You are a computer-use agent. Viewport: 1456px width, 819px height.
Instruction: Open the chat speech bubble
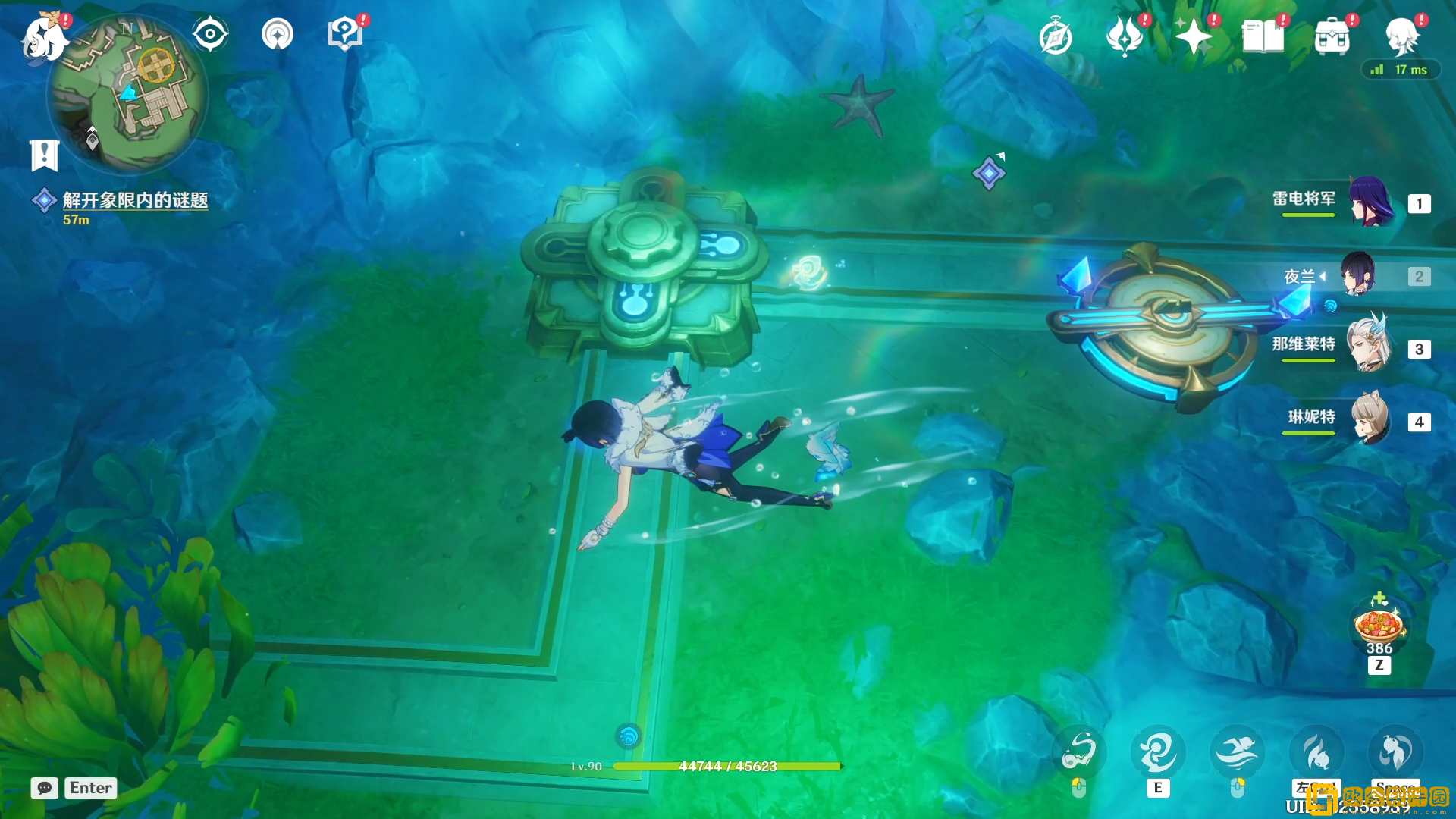coord(45,788)
